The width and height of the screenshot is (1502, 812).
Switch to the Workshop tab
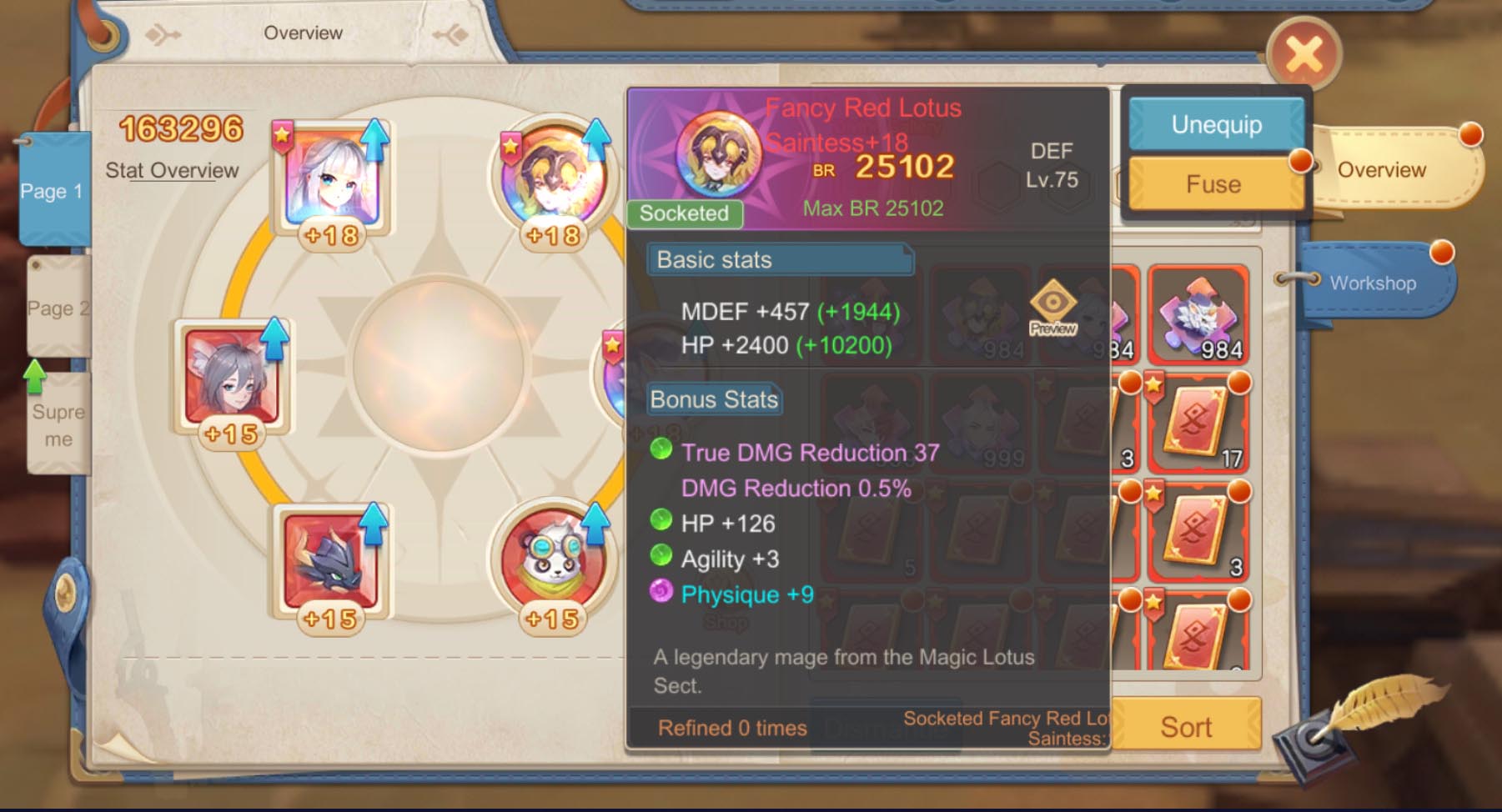pos(1372,283)
